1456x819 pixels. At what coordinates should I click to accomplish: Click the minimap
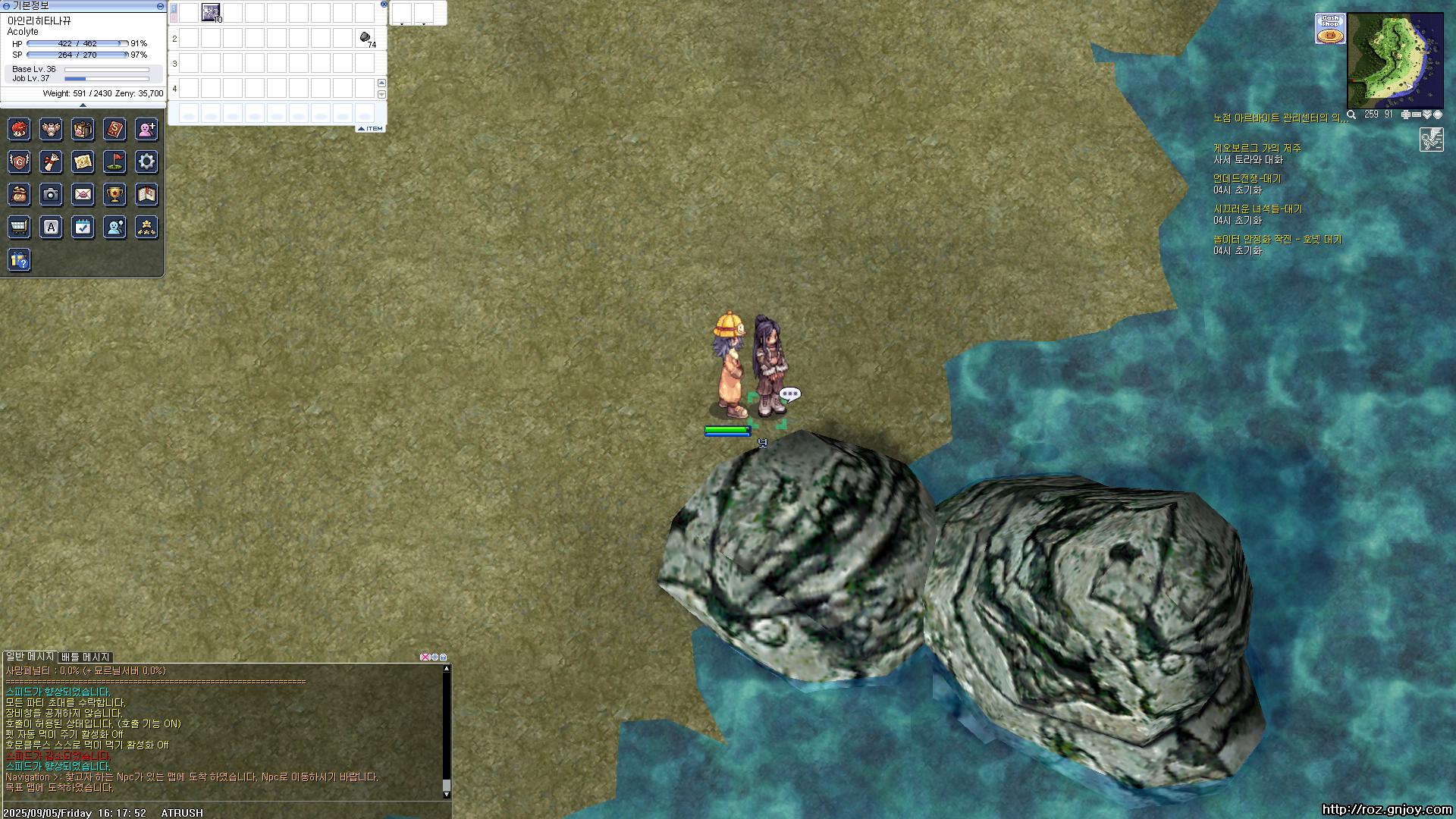(x=1395, y=61)
